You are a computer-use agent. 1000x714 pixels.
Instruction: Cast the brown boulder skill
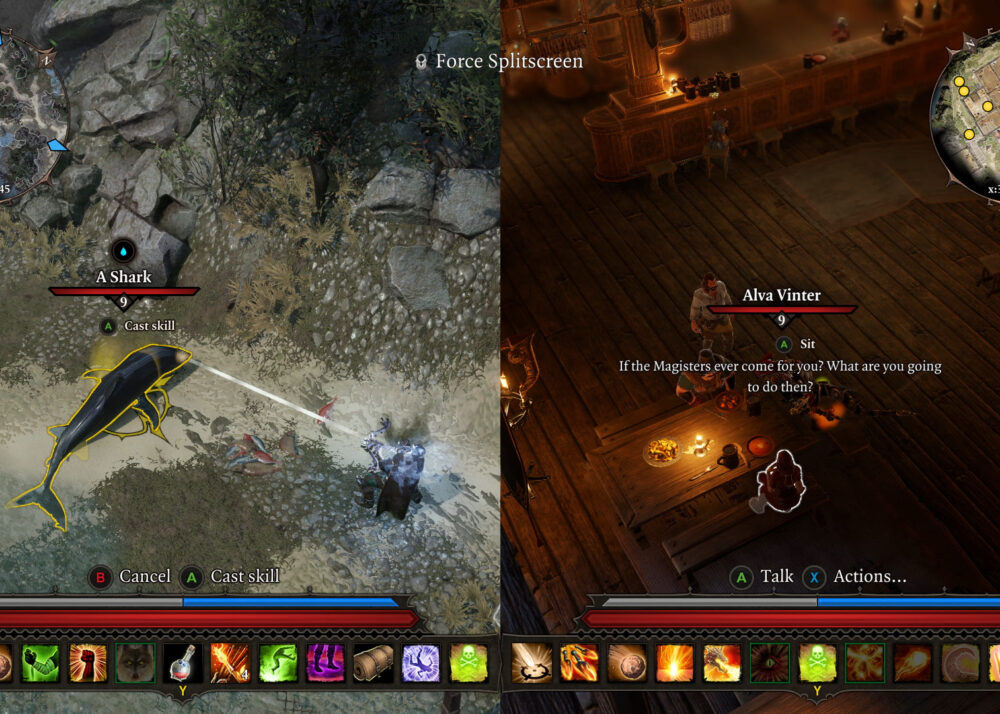(627, 662)
